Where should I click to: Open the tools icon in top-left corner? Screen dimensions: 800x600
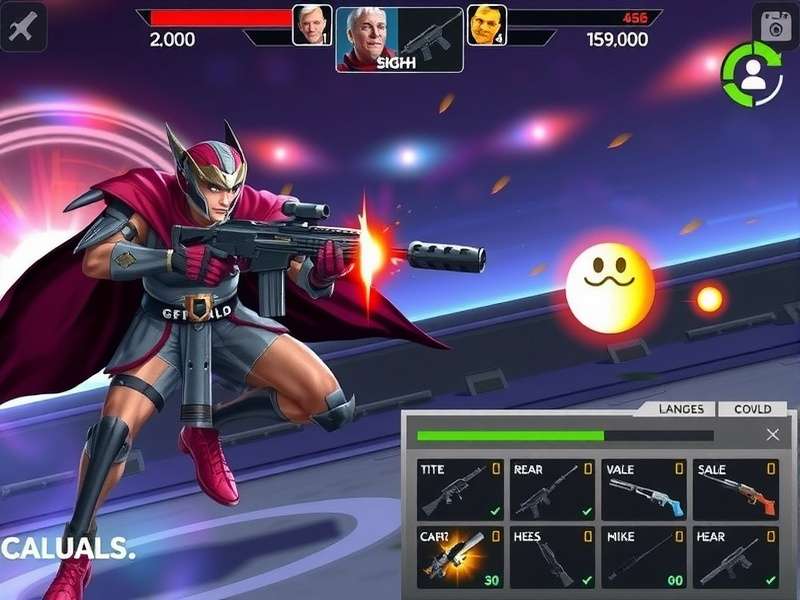(23, 26)
